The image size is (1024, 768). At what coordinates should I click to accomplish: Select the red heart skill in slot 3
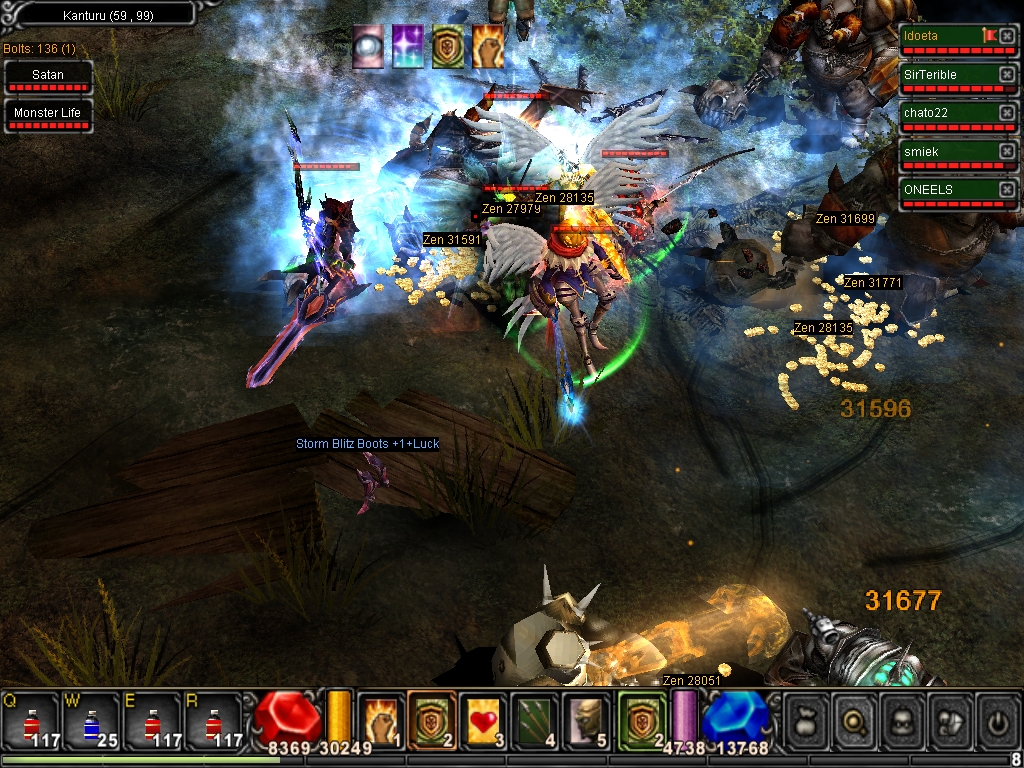click(483, 719)
